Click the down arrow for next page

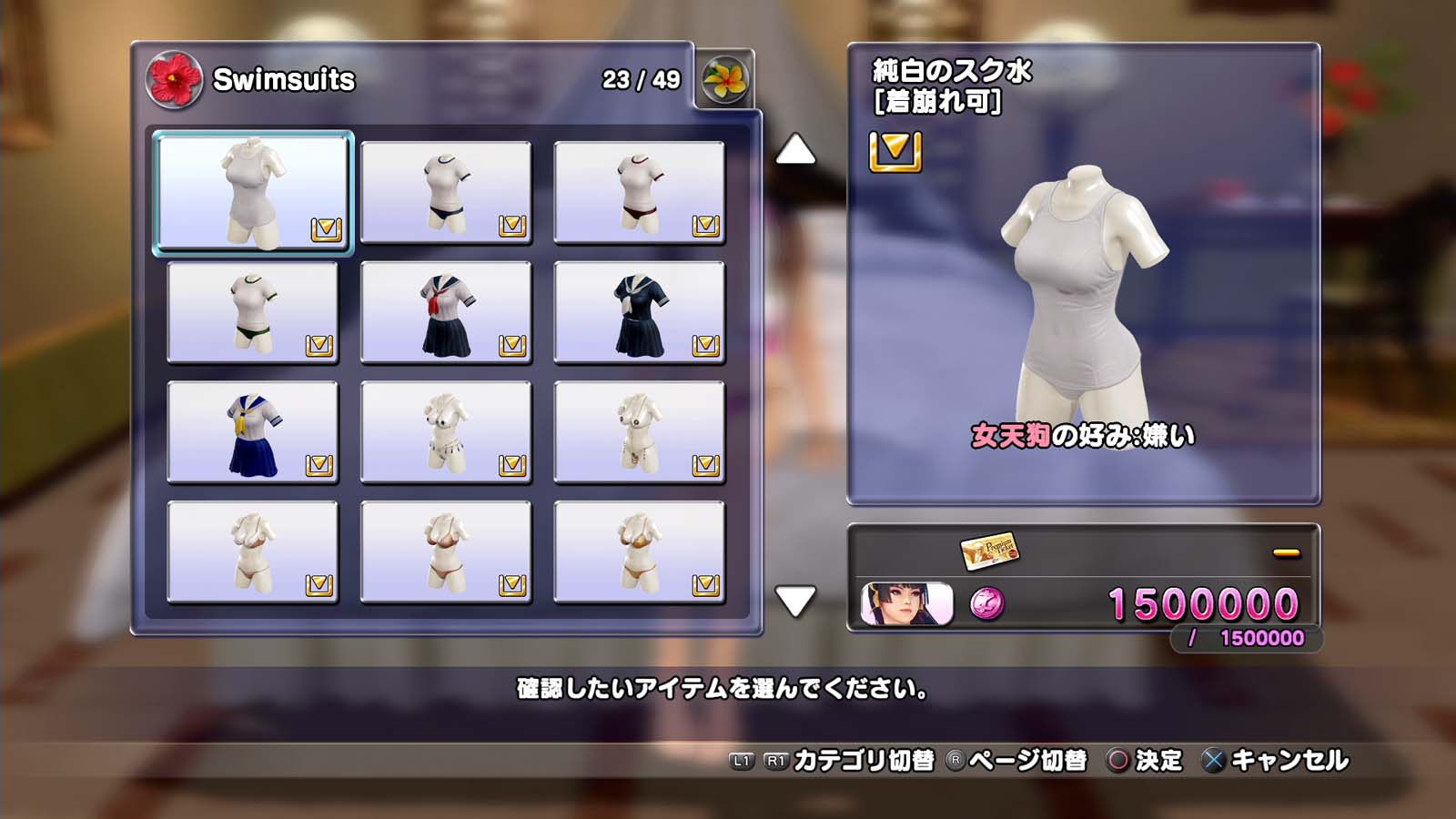(x=794, y=602)
